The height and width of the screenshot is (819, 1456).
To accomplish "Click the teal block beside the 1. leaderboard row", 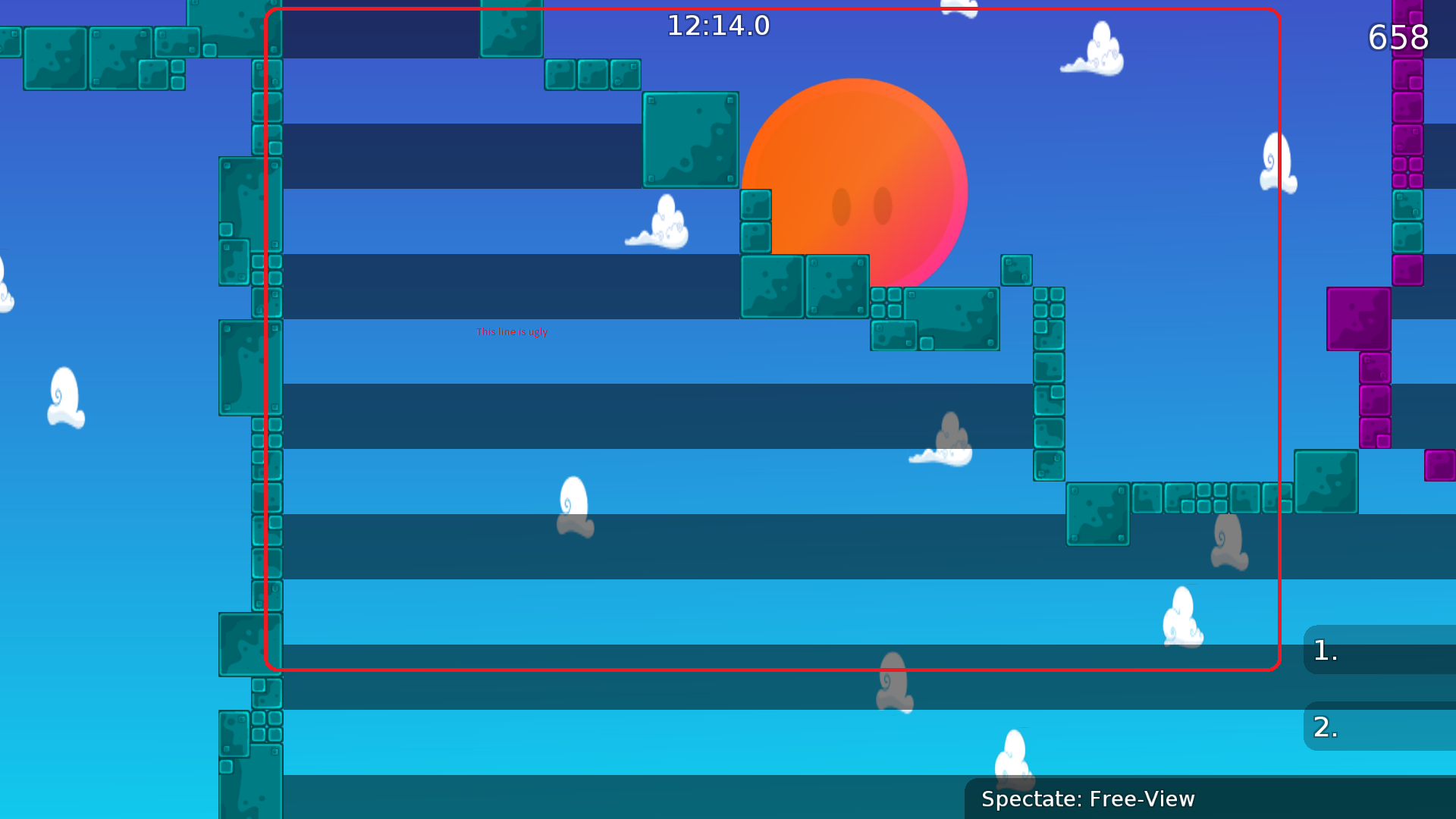I will point(1326,482).
